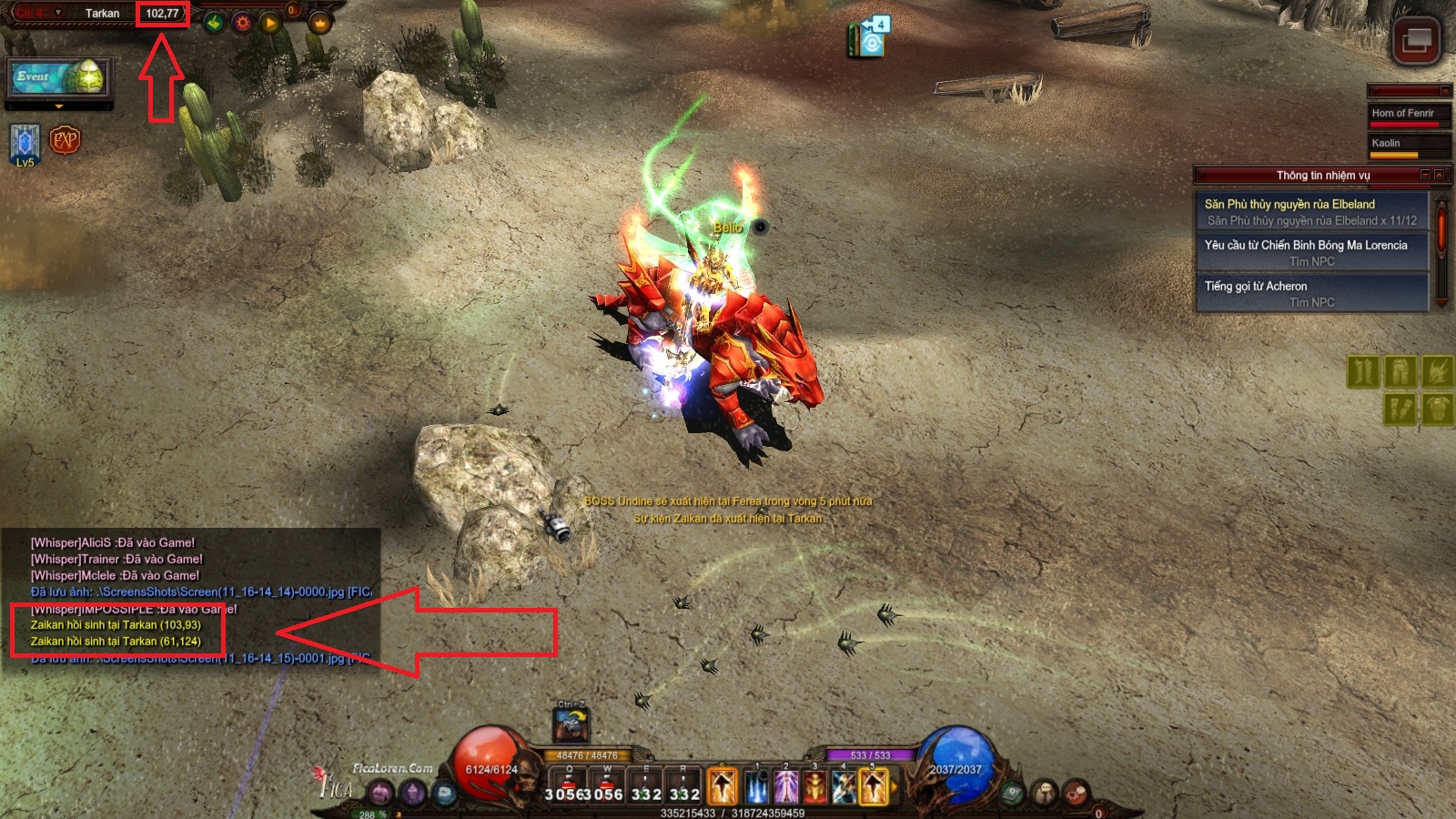Open the crown icon in top bar

tap(319, 23)
